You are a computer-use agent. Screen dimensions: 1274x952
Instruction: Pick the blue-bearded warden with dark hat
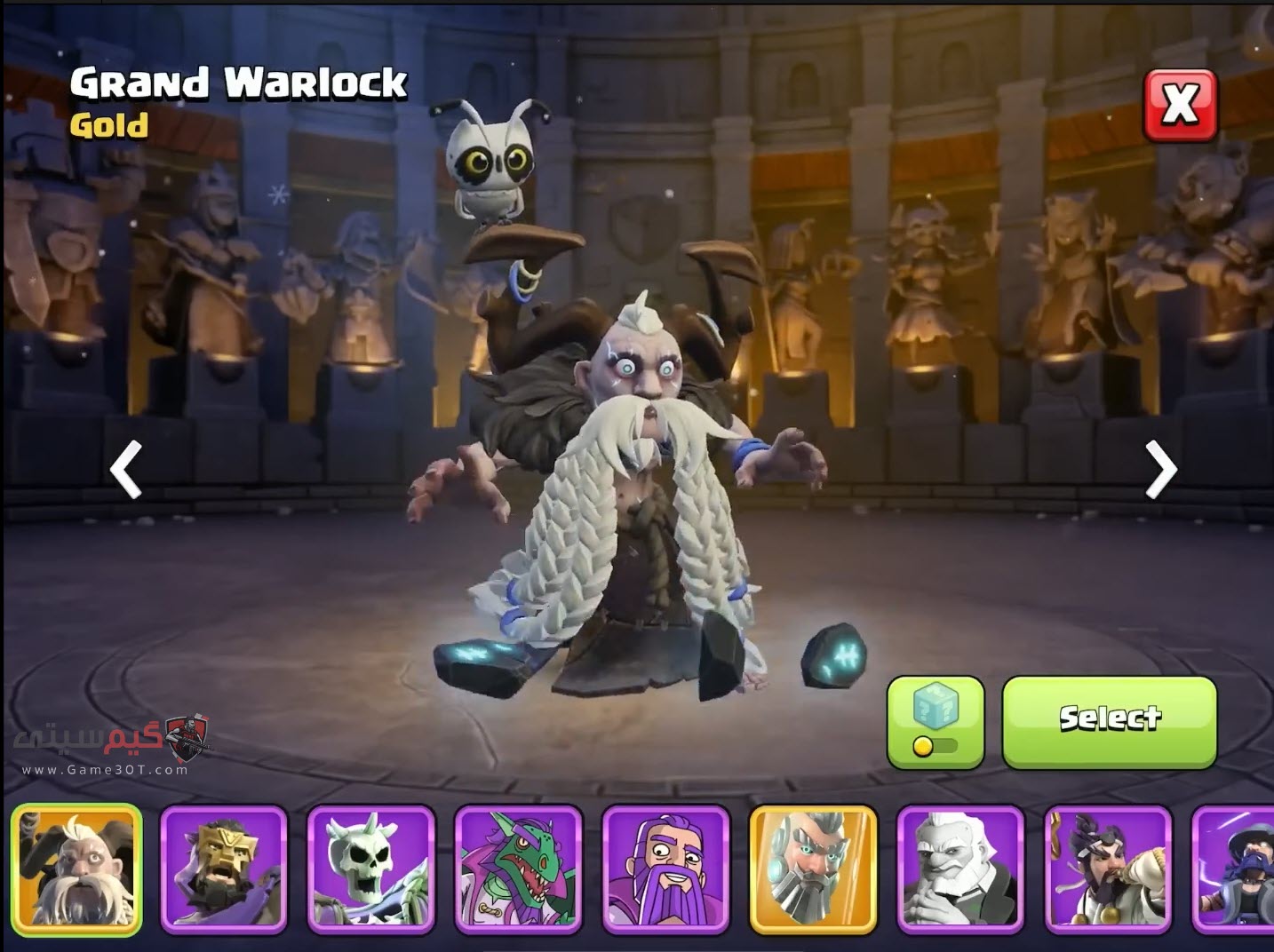click(1237, 869)
